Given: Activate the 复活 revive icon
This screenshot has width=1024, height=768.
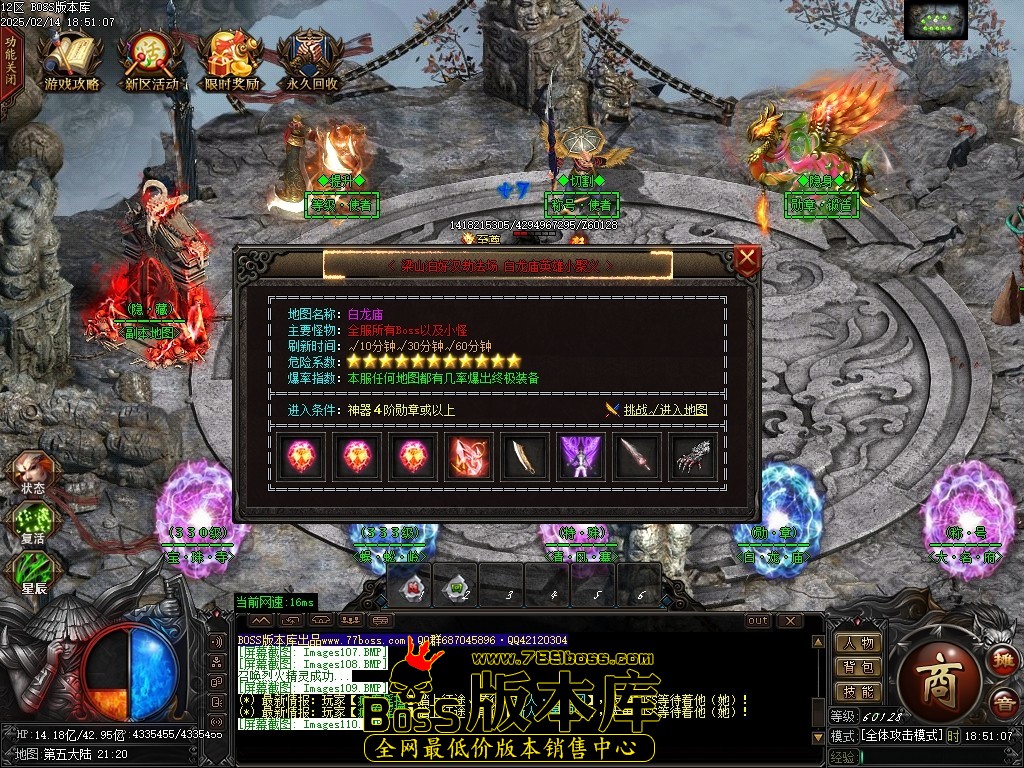Looking at the screenshot, I should [32, 523].
